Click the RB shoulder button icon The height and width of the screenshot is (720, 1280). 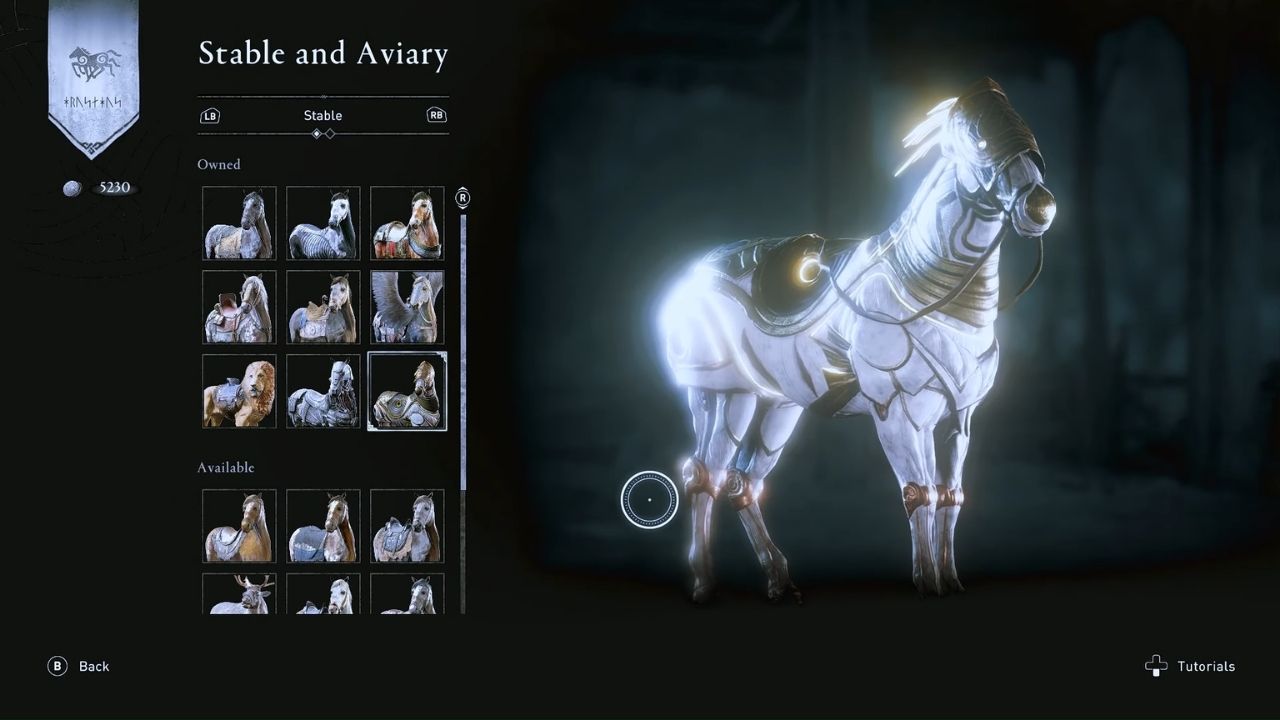pos(437,115)
